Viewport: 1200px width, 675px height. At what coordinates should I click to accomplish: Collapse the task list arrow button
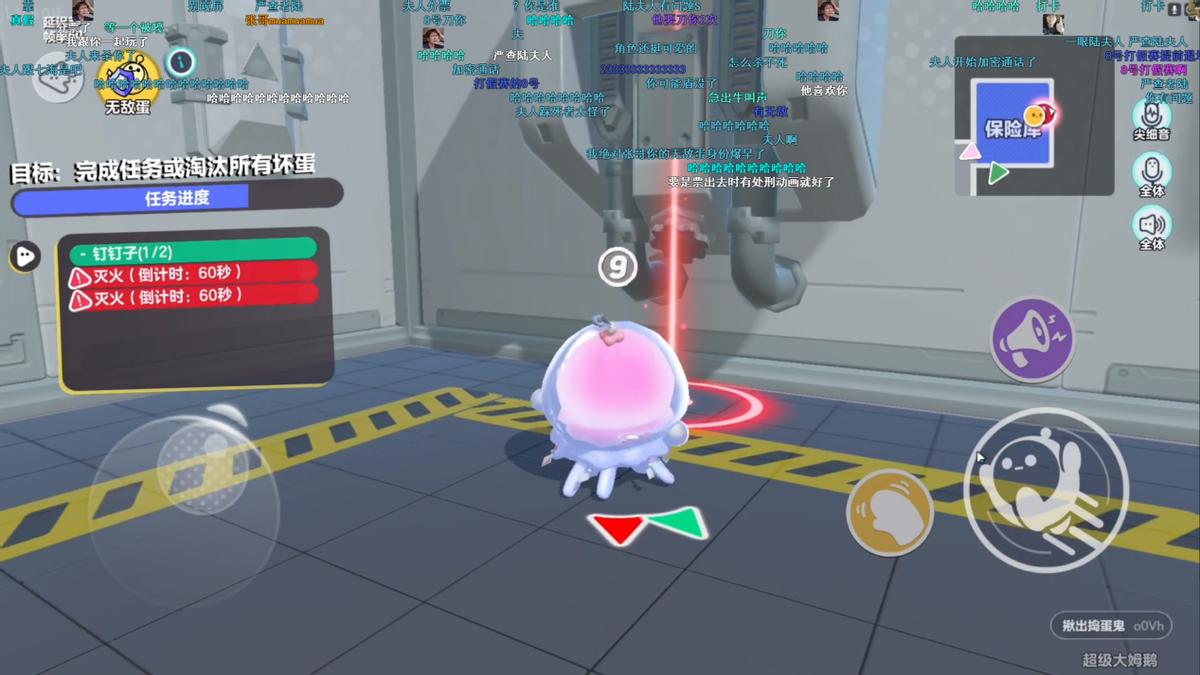(x=24, y=257)
